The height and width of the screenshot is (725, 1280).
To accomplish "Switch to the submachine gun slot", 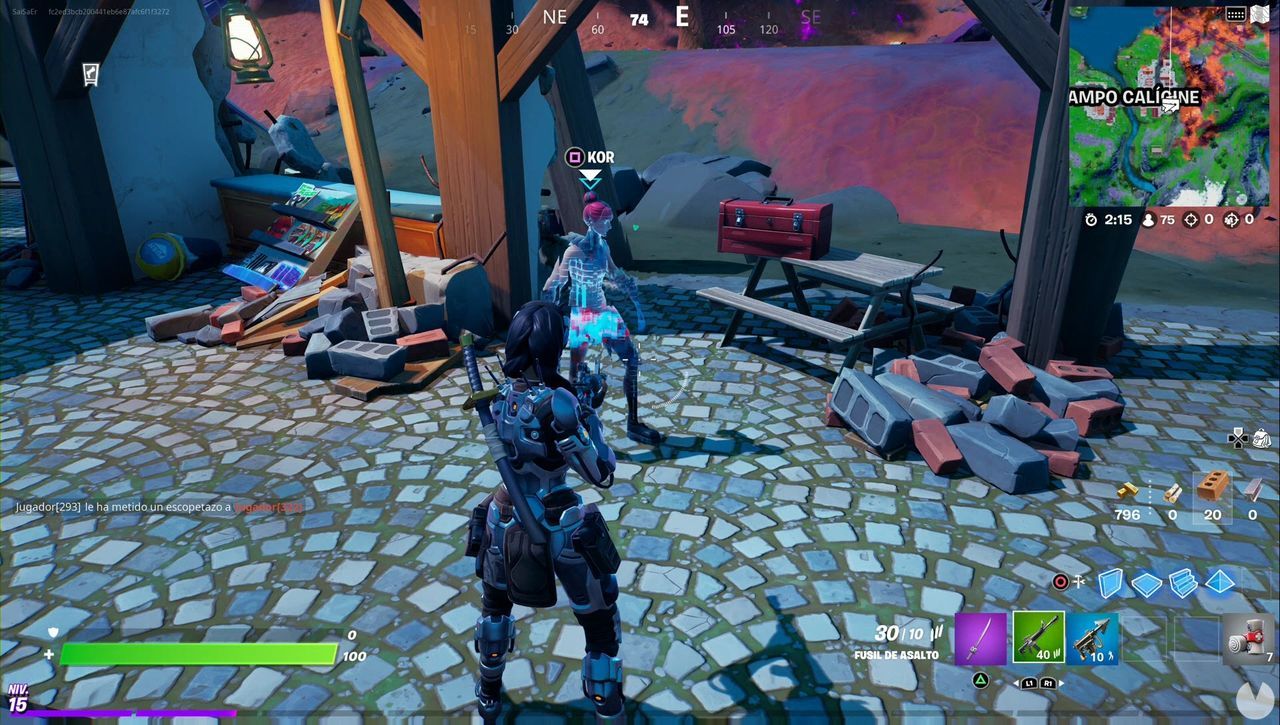I will [1093, 639].
